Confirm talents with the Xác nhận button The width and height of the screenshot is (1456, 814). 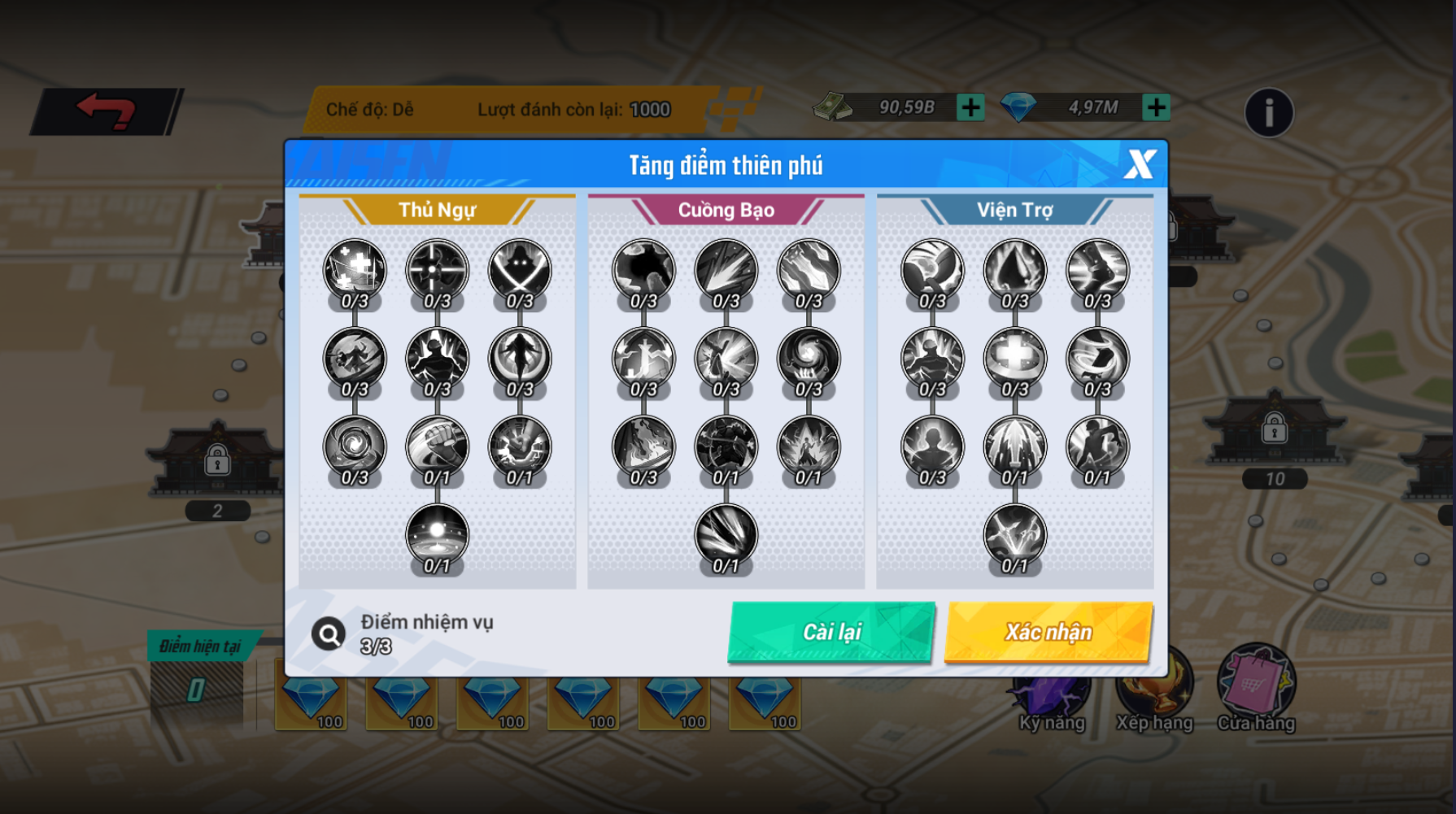point(1048,632)
